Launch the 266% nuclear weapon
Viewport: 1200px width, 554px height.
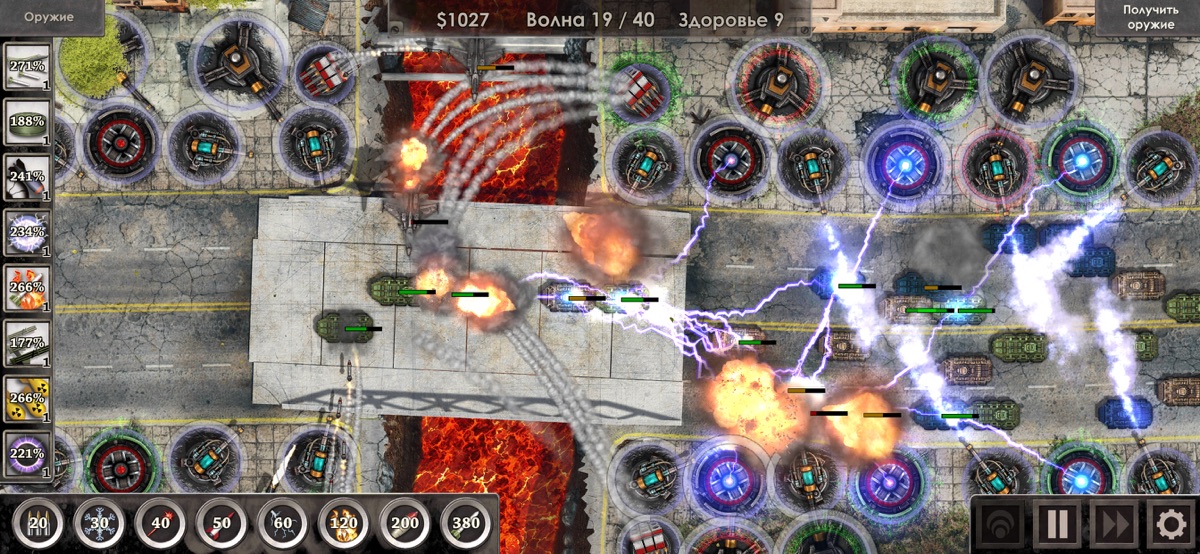pos(27,398)
